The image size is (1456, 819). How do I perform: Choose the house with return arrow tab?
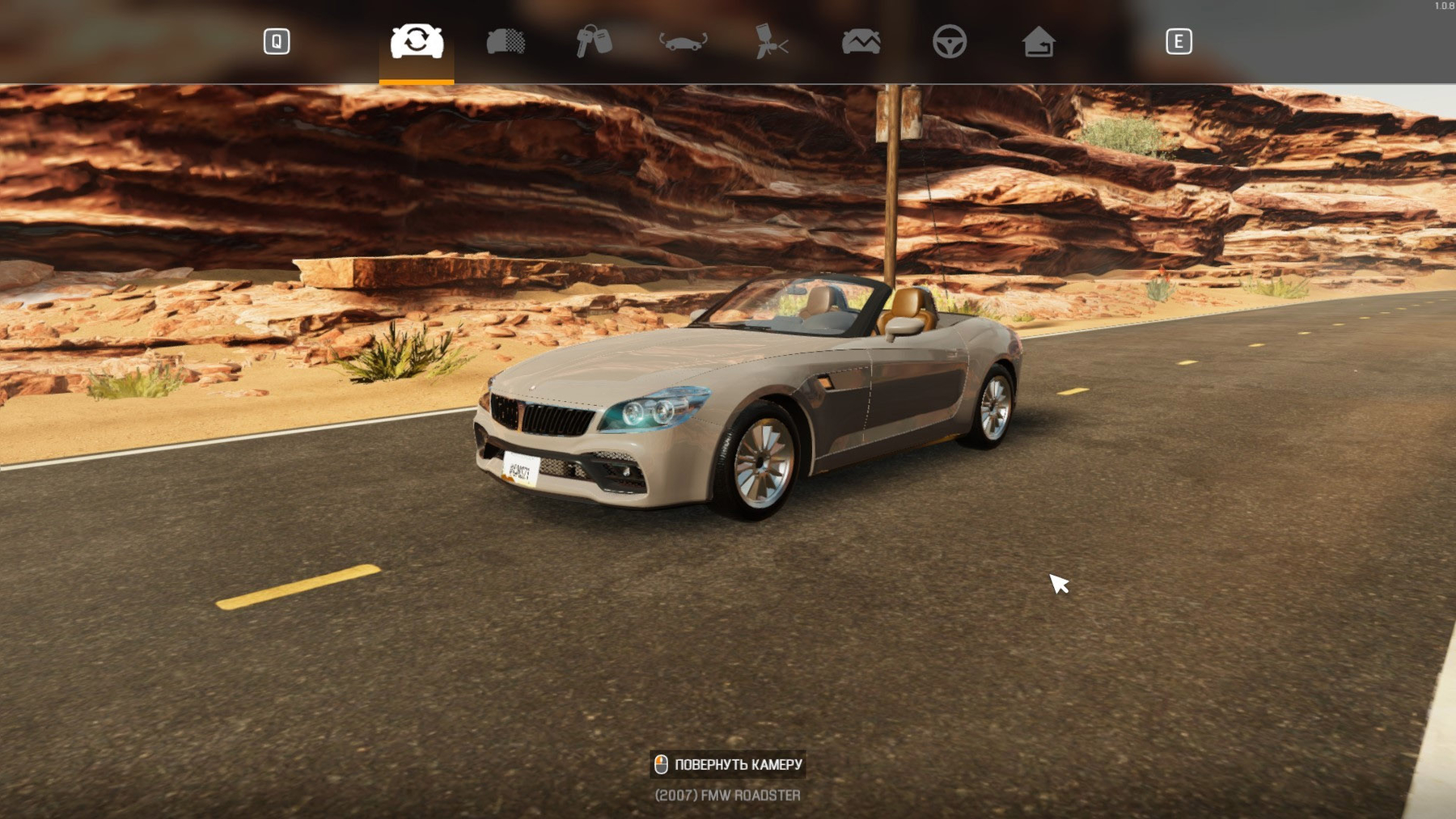pyautogui.click(x=1038, y=41)
